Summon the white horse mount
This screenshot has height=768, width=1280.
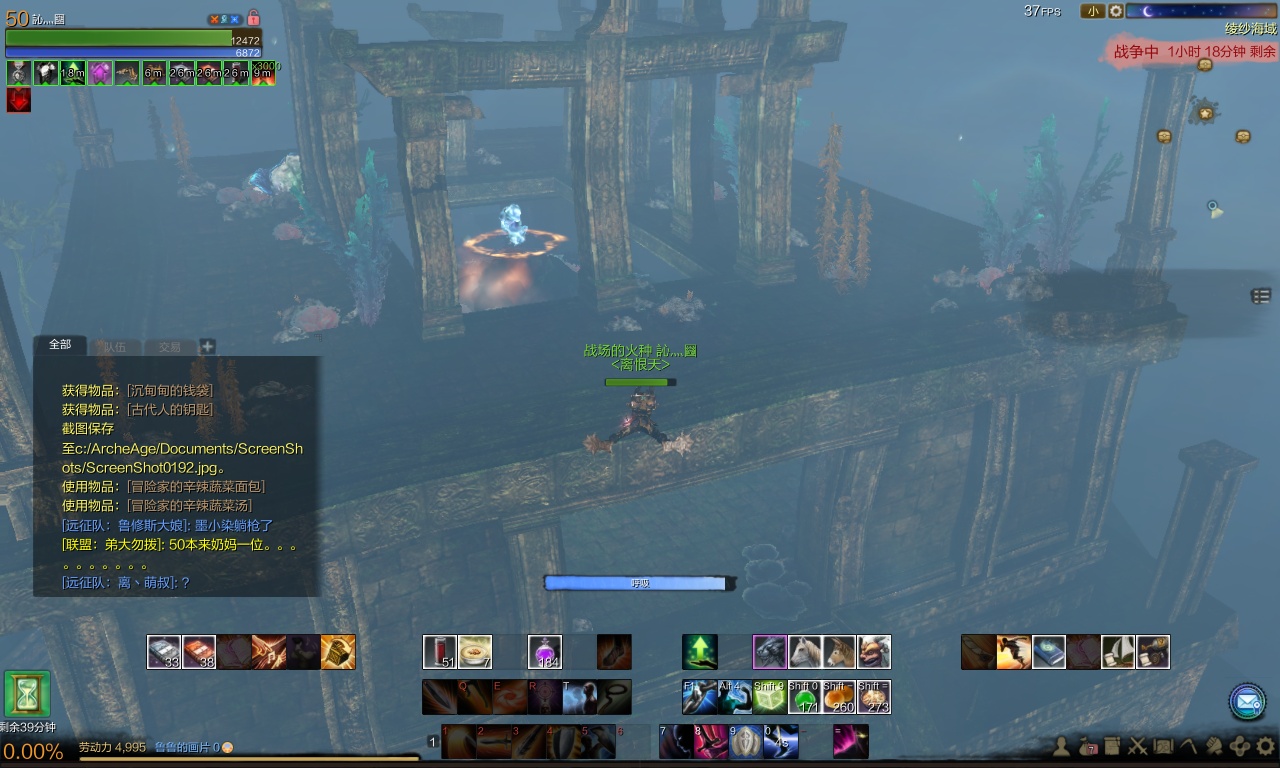coord(805,652)
